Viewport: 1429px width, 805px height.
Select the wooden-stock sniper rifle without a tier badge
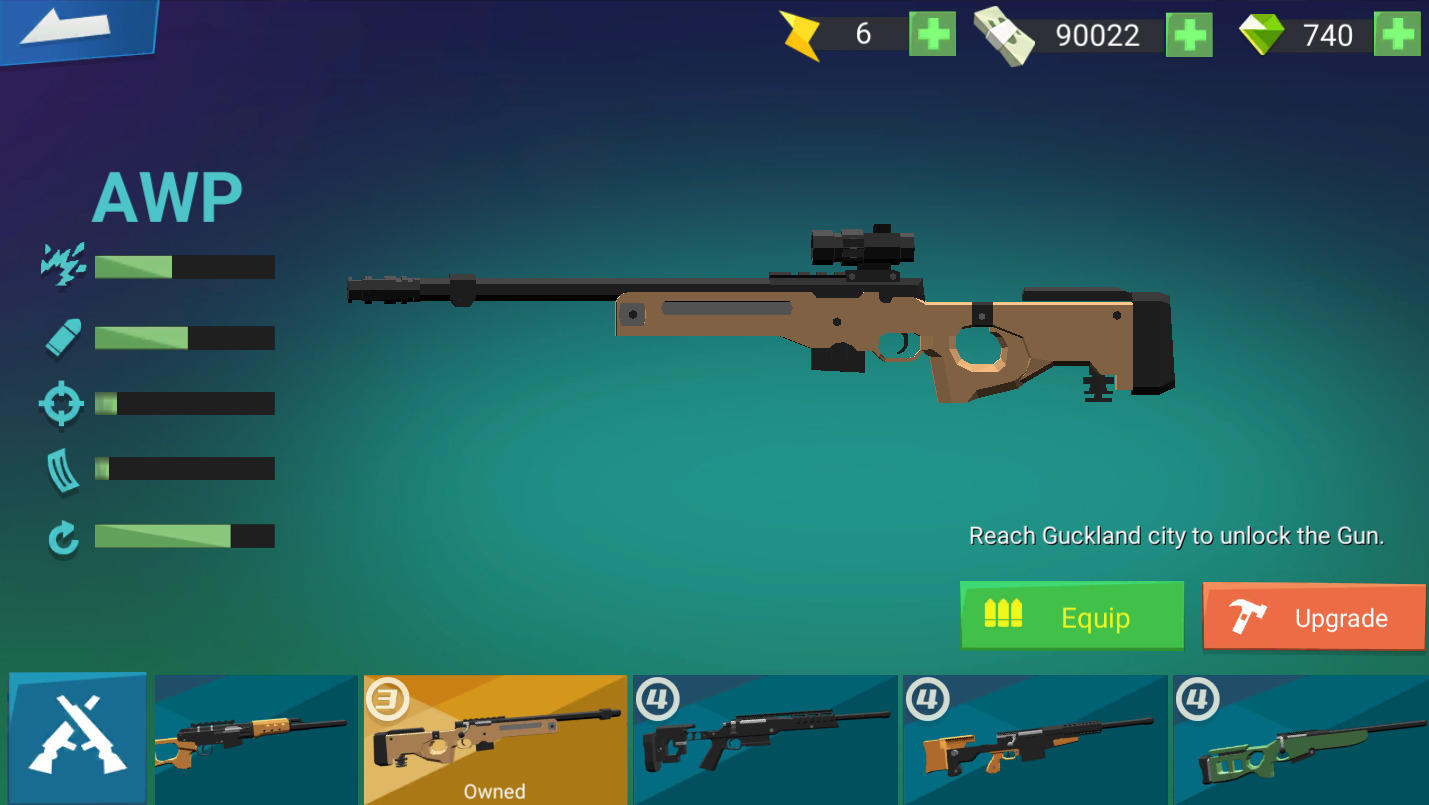point(256,740)
